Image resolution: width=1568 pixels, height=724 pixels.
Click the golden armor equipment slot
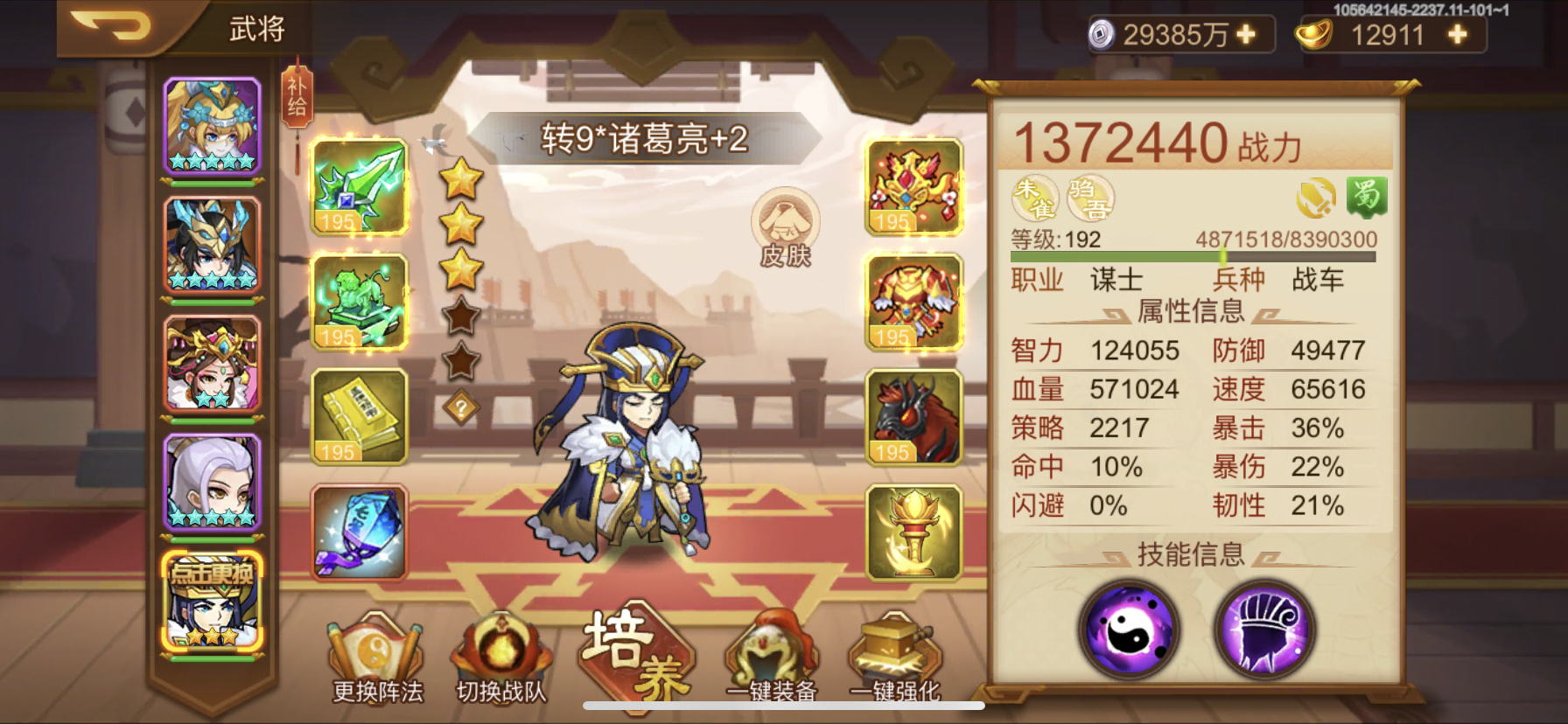click(913, 302)
